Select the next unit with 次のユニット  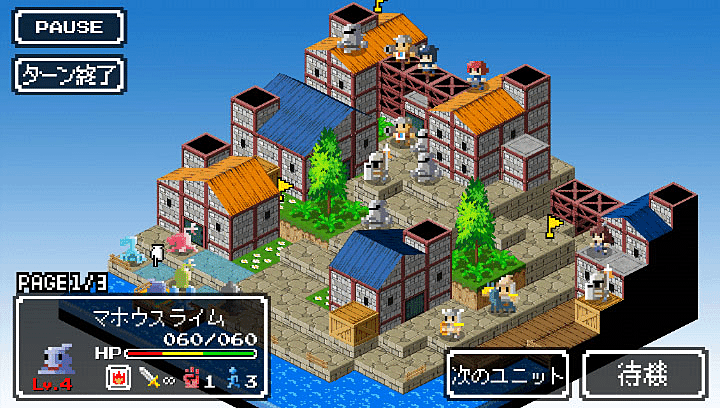click(507, 374)
